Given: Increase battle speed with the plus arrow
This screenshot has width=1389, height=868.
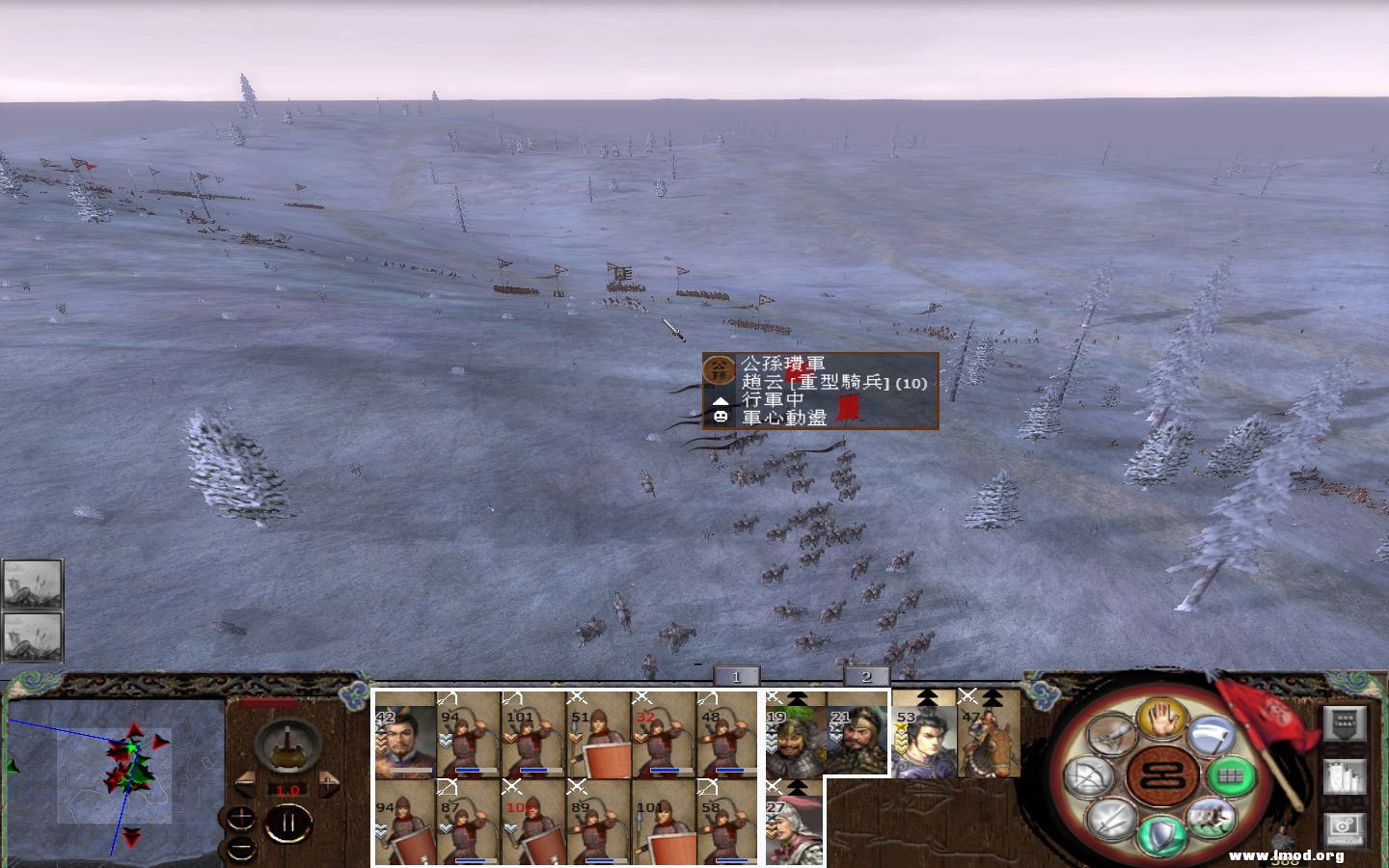Looking at the screenshot, I should (x=328, y=784).
